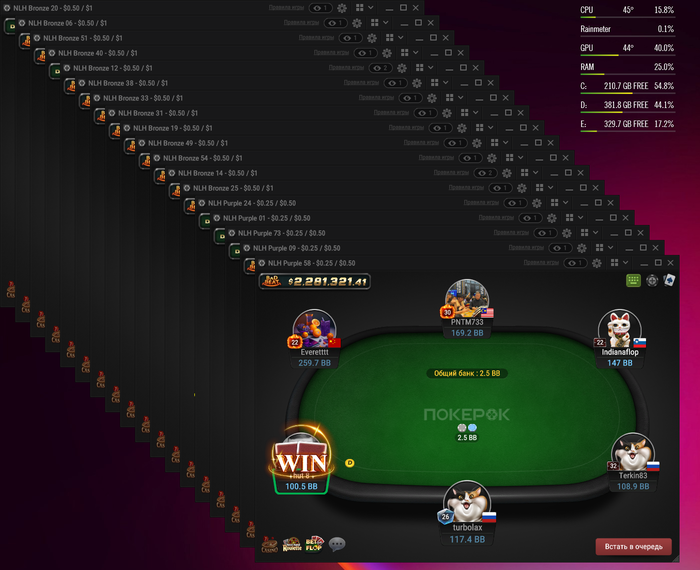View Terkin83's player avatar
Viewport: 700px width, 570px height.
[x=634, y=454]
